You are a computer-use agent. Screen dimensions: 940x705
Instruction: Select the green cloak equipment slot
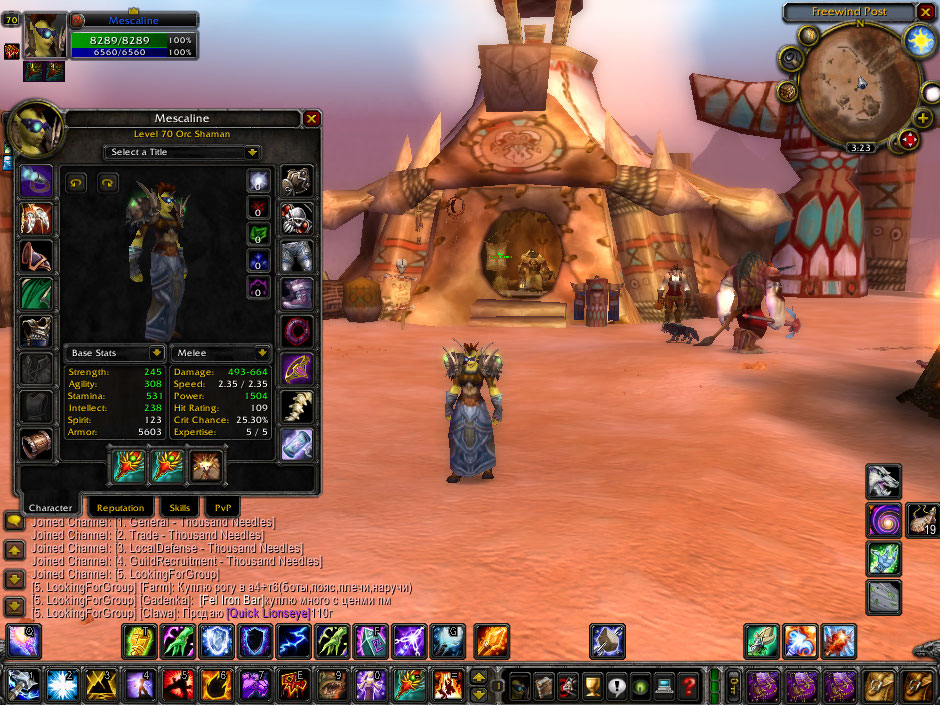(x=37, y=294)
